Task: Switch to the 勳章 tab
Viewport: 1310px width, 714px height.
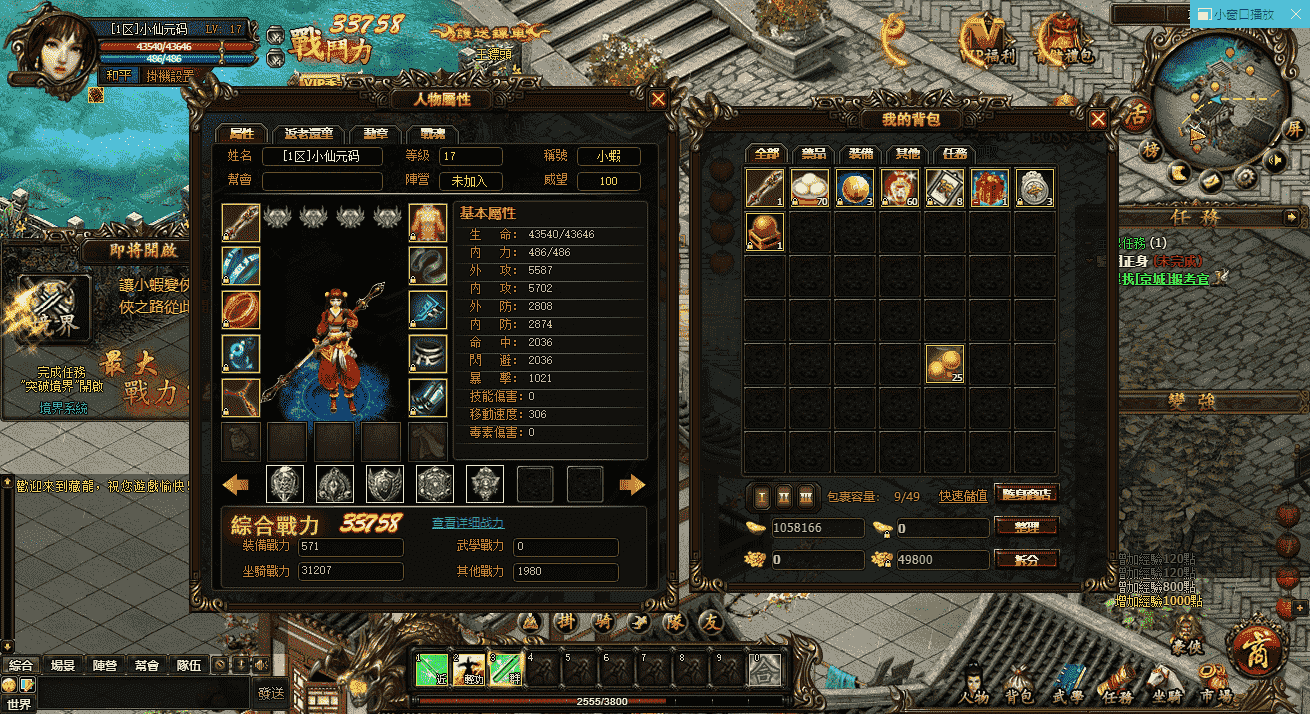Action: point(376,135)
